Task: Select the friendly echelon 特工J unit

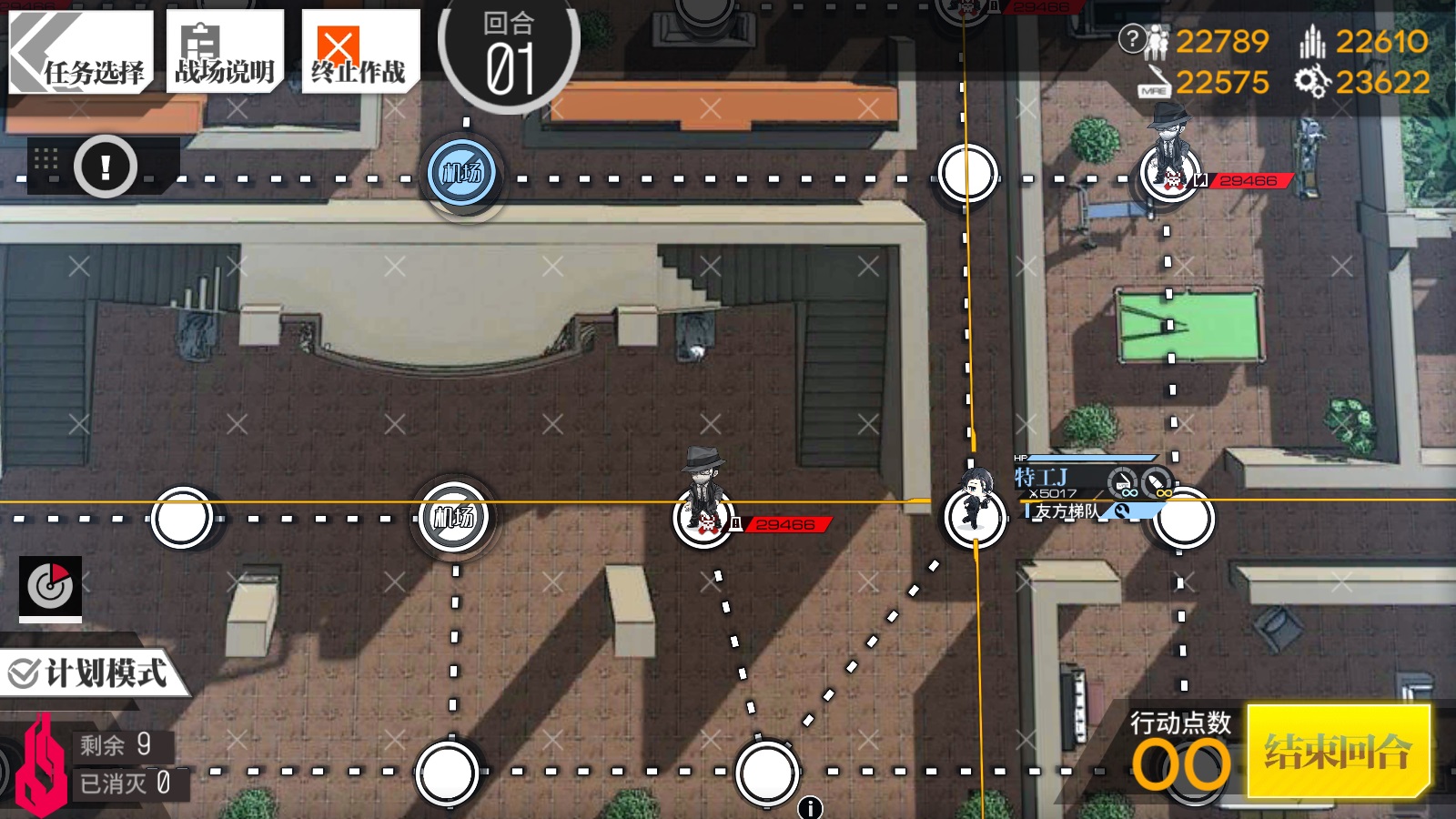Action: 975,513
